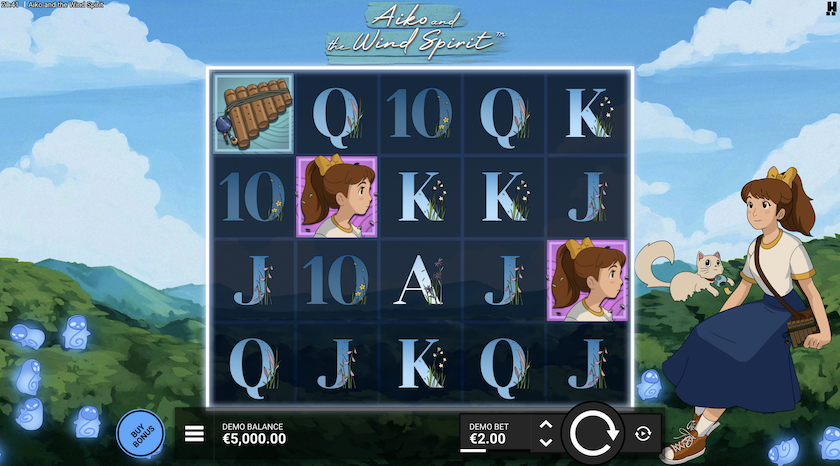The width and height of the screenshot is (840, 466).
Task: Increase the demo bet with the up arrow
Action: point(545,425)
